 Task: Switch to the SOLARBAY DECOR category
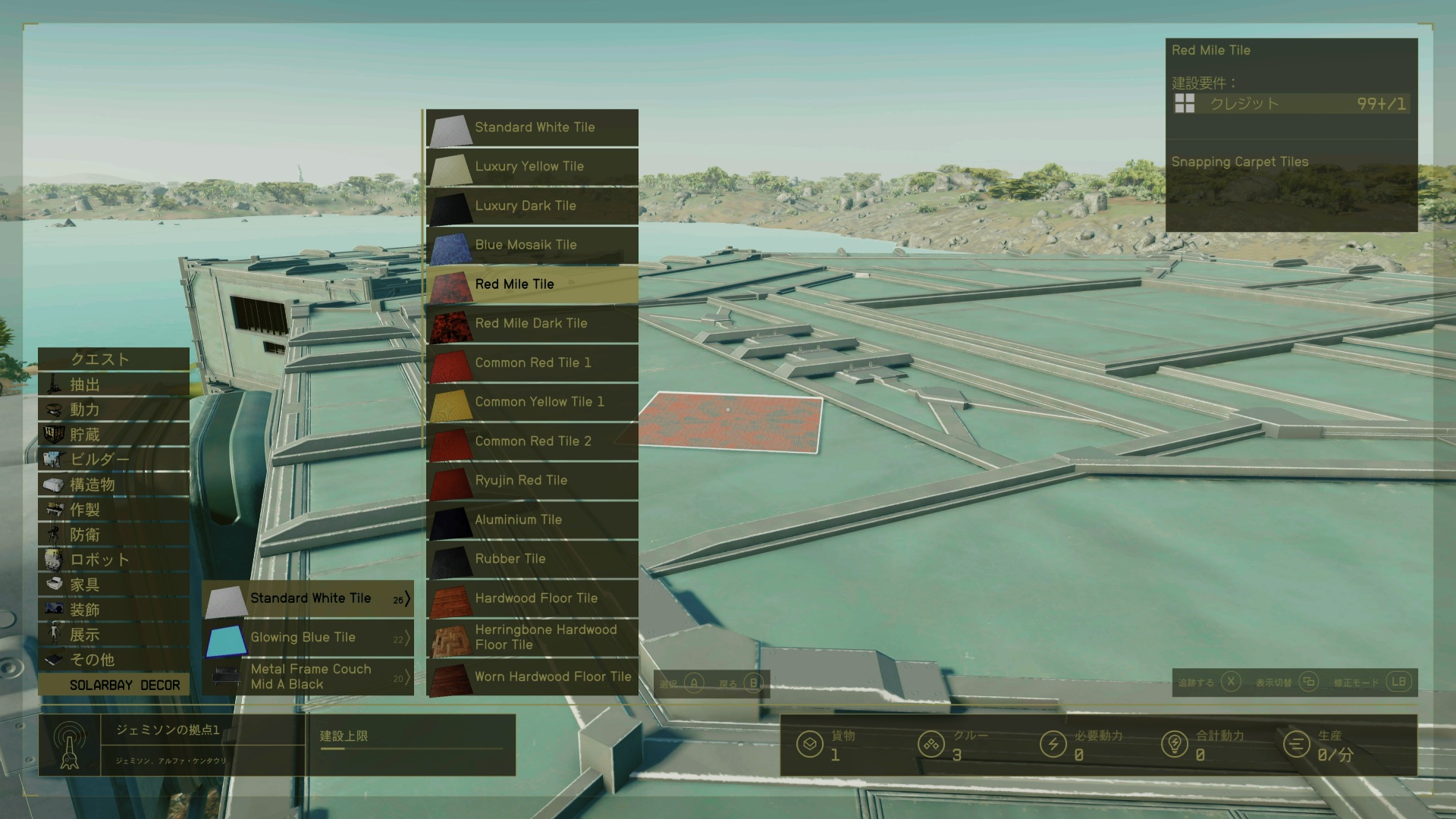(115, 685)
